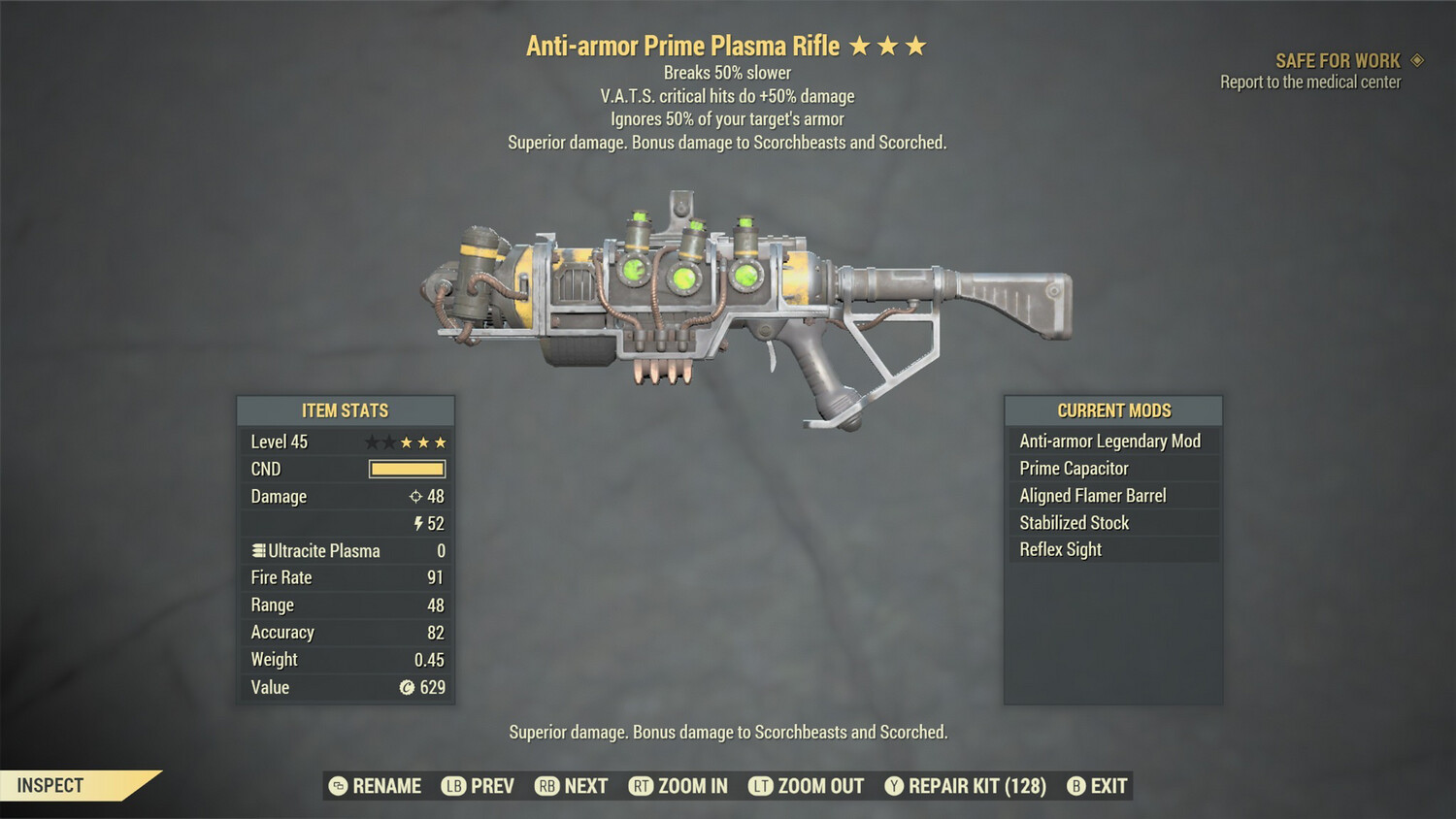The width and height of the screenshot is (1456, 819).
Task: Click the Y controller icon for Repair Kit
Action: 893,786
